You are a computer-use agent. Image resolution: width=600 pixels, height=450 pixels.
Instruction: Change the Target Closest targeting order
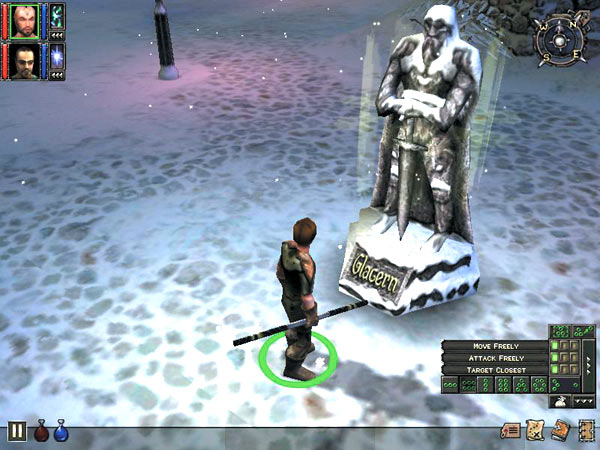point(495,370)
